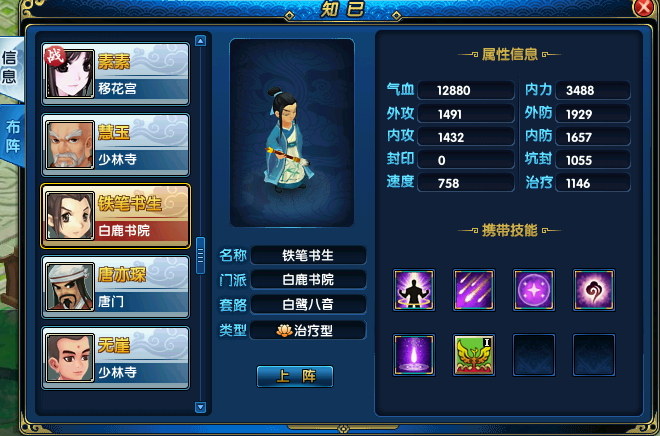
Task: Click the list's bottom down arrow
Action: pos(200,408)
